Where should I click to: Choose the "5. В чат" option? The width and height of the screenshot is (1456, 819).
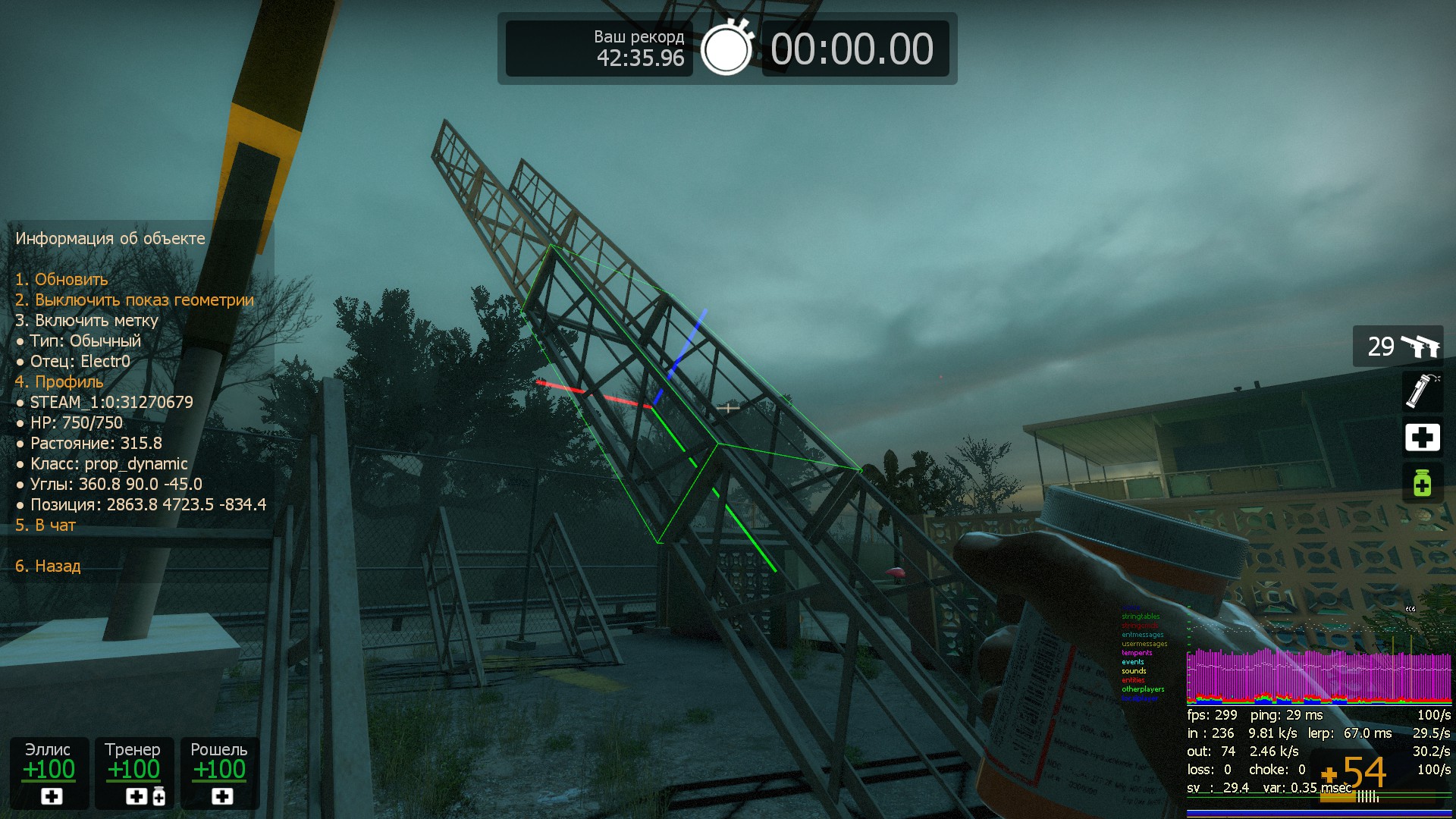(x=45, y=526)
